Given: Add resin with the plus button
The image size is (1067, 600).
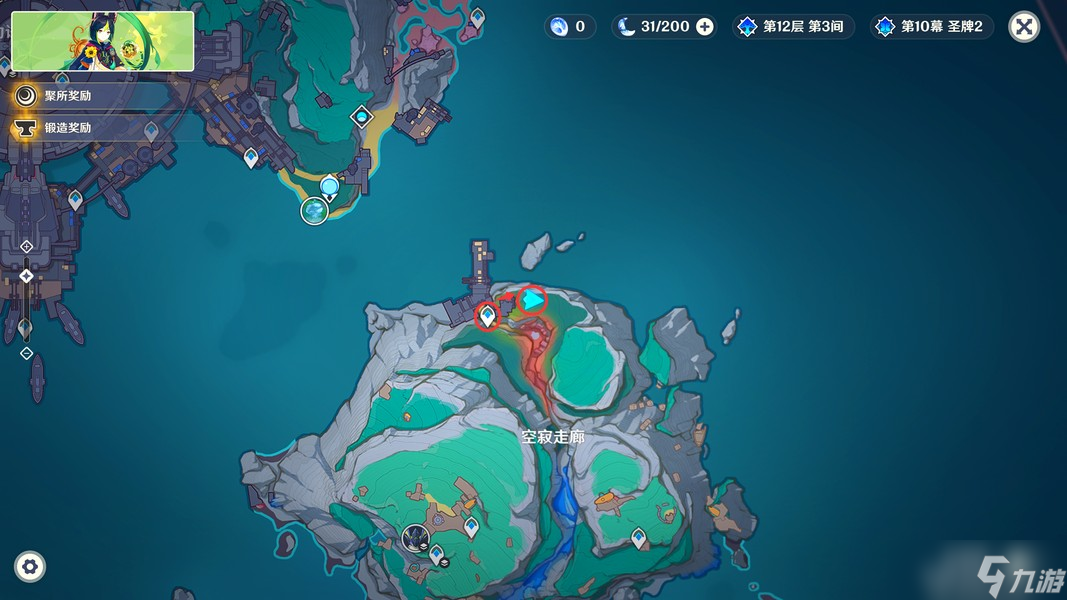Looking at the screenshot, I should pos(705,27).
